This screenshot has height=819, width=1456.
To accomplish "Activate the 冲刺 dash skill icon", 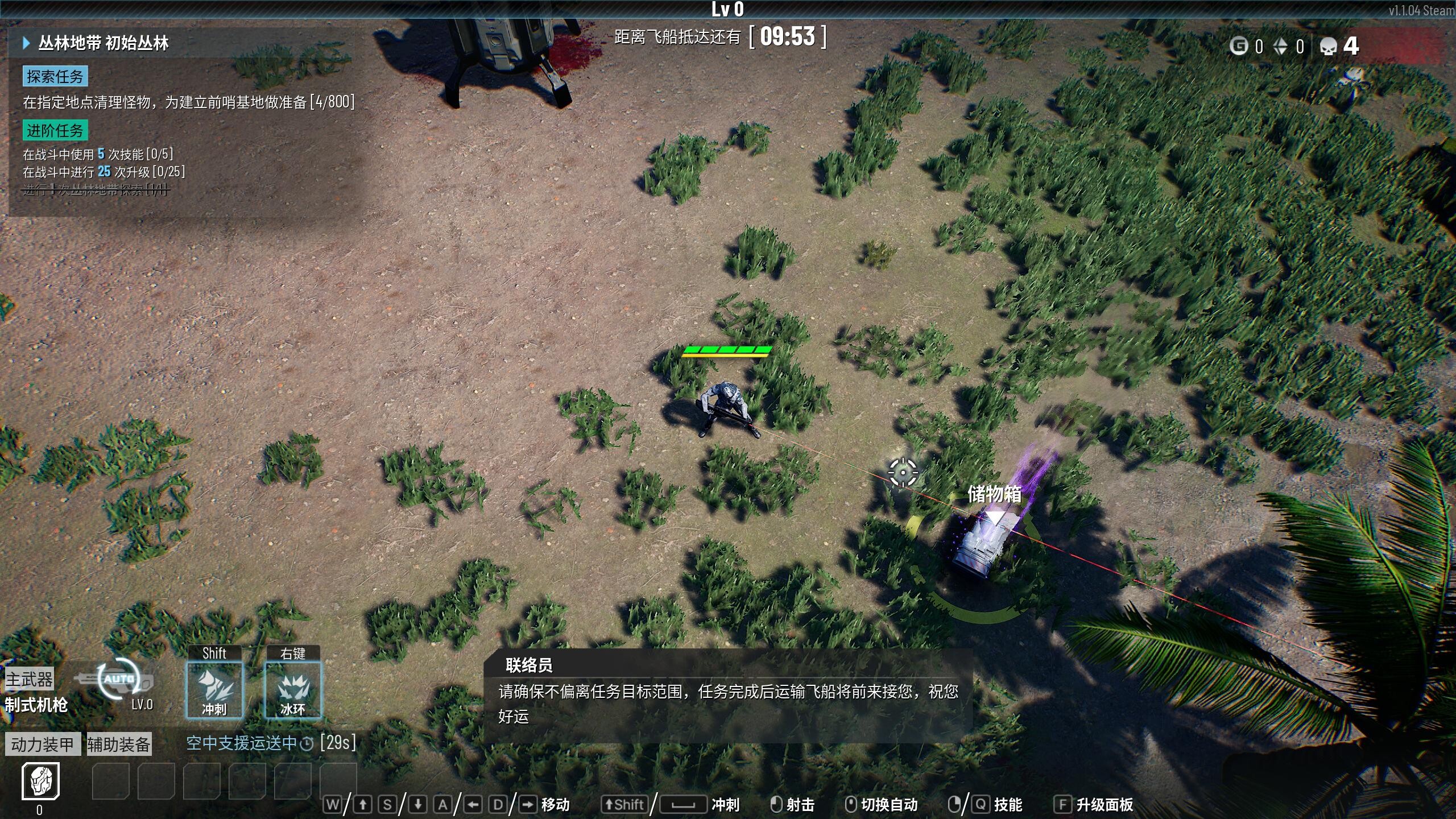I will [214, 690].
